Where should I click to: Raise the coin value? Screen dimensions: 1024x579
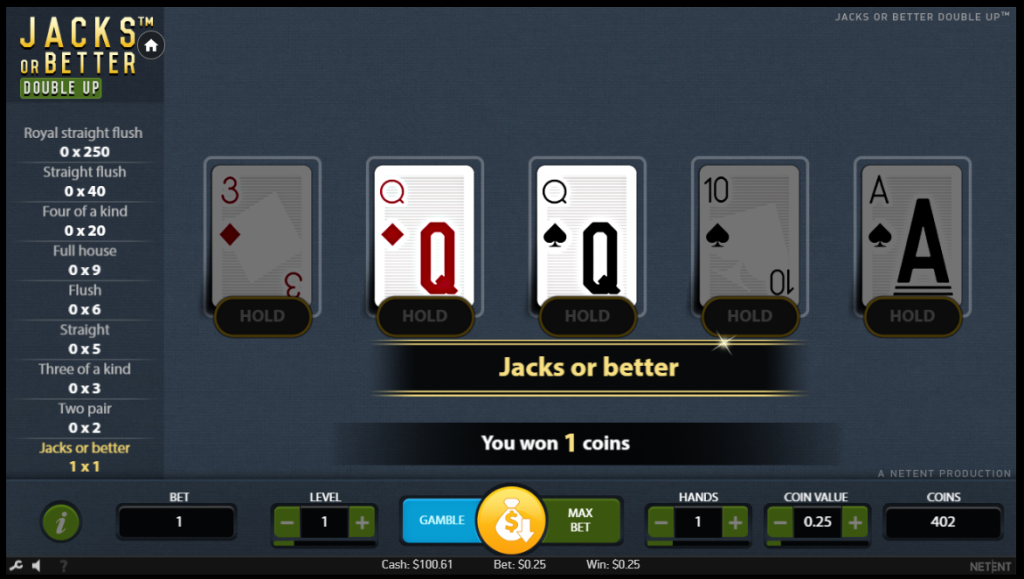855,521
